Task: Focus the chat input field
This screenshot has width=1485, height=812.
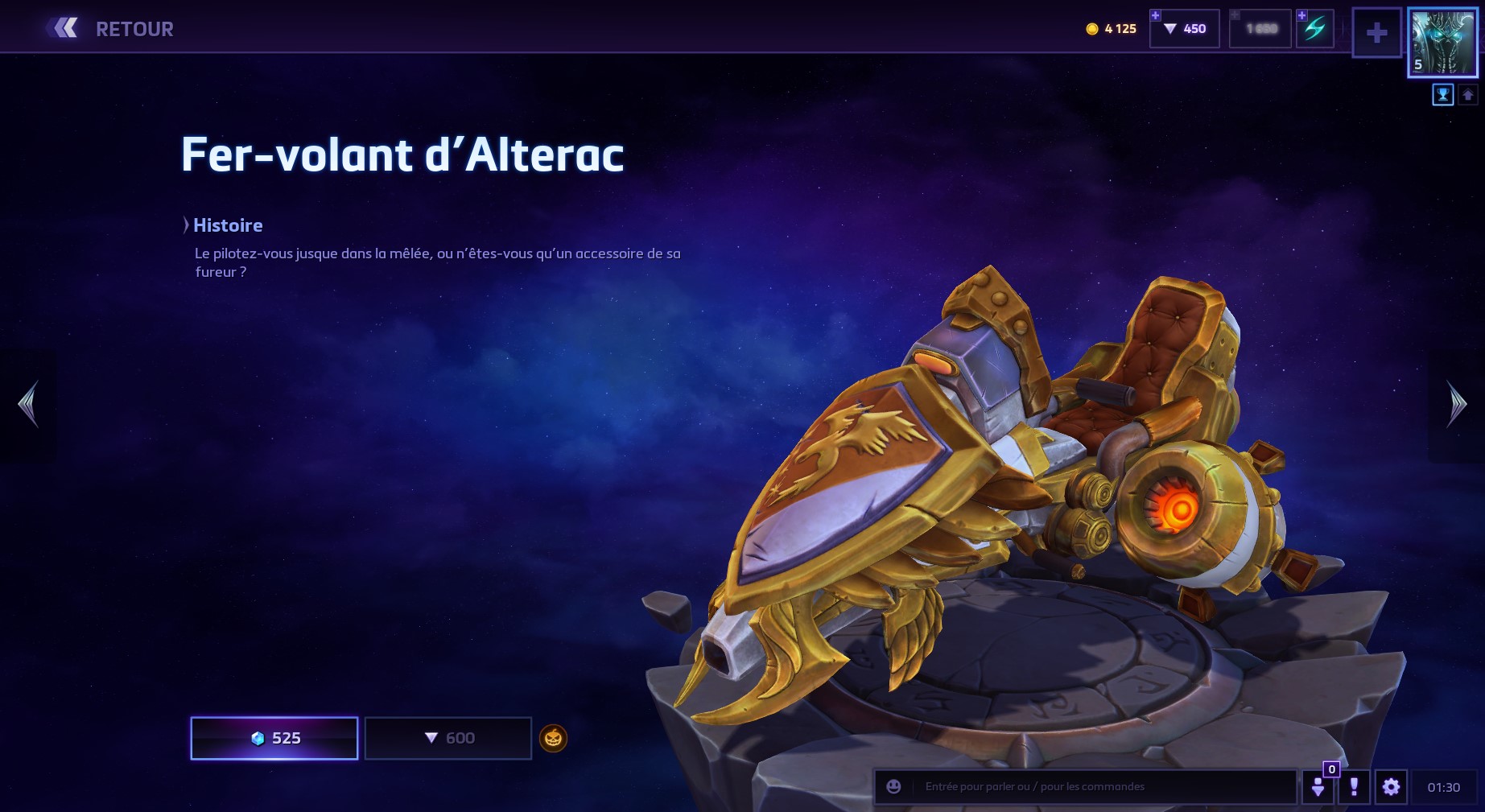Action: (x=1103, y=787)
